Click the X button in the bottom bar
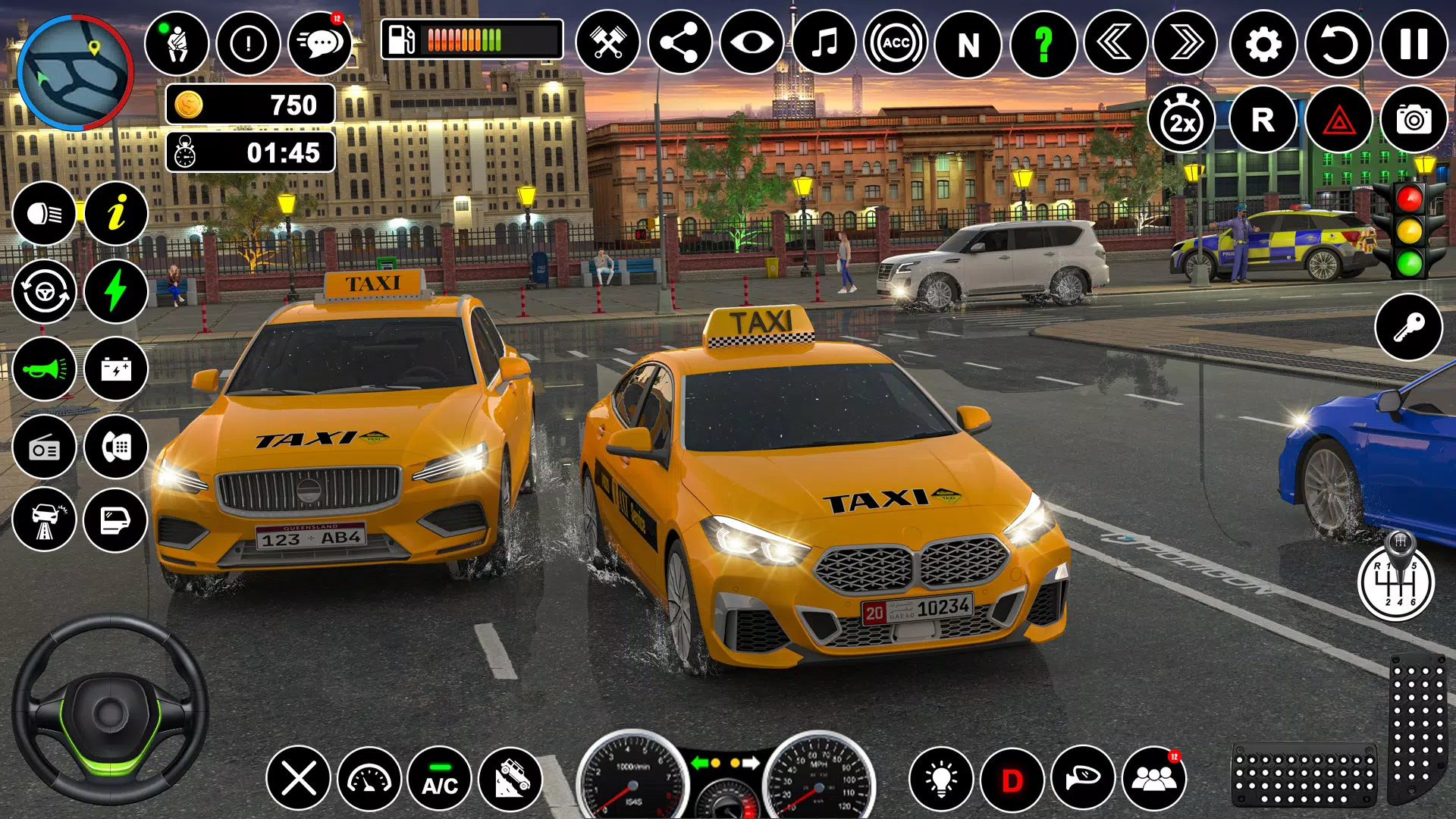Viewport: 1456px width, 819px height. [298, 779]
